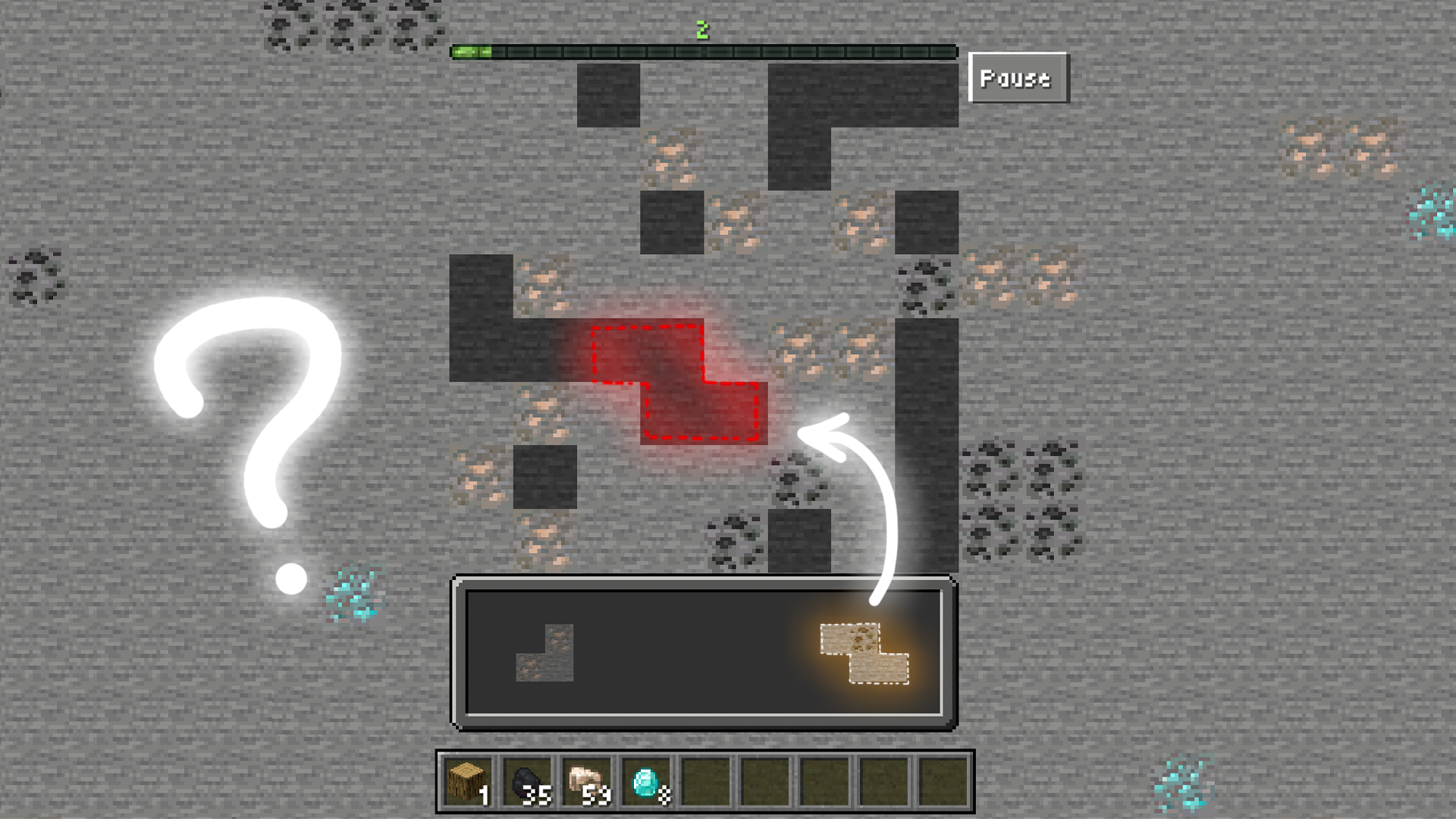This screenshot has height=819, width=1456.
Task: Select the coal item showing 35
Action: click(x=529, y=781)
